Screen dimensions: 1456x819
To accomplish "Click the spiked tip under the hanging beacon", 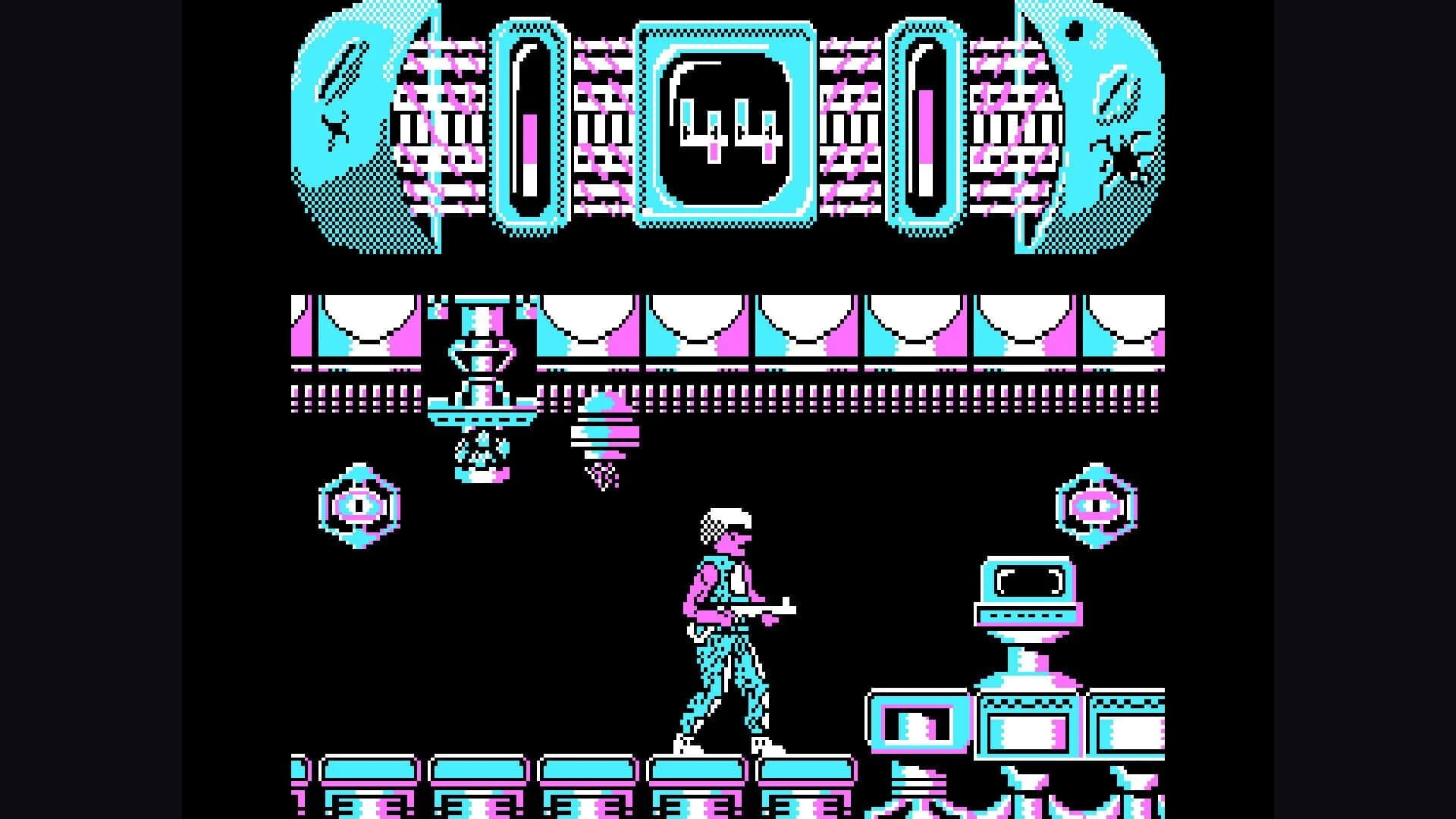I will point(603,478).
